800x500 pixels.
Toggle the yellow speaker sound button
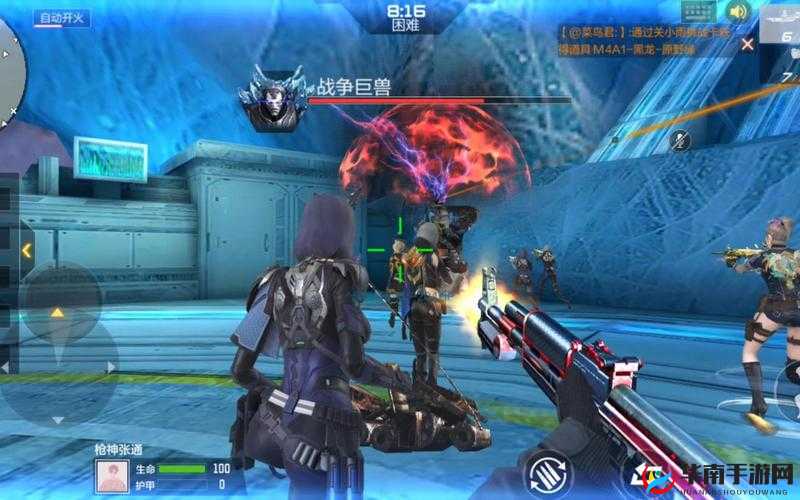[x=738, y=12]
